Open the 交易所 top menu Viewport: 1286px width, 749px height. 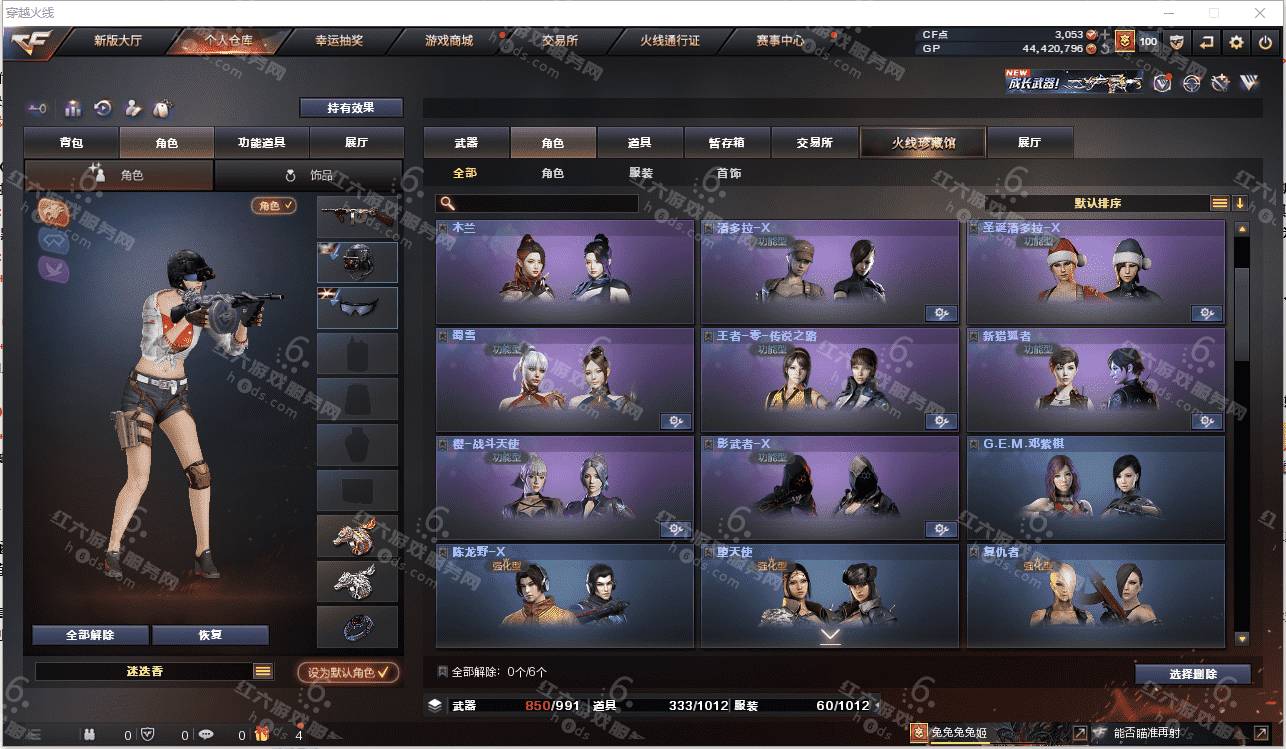560,41
